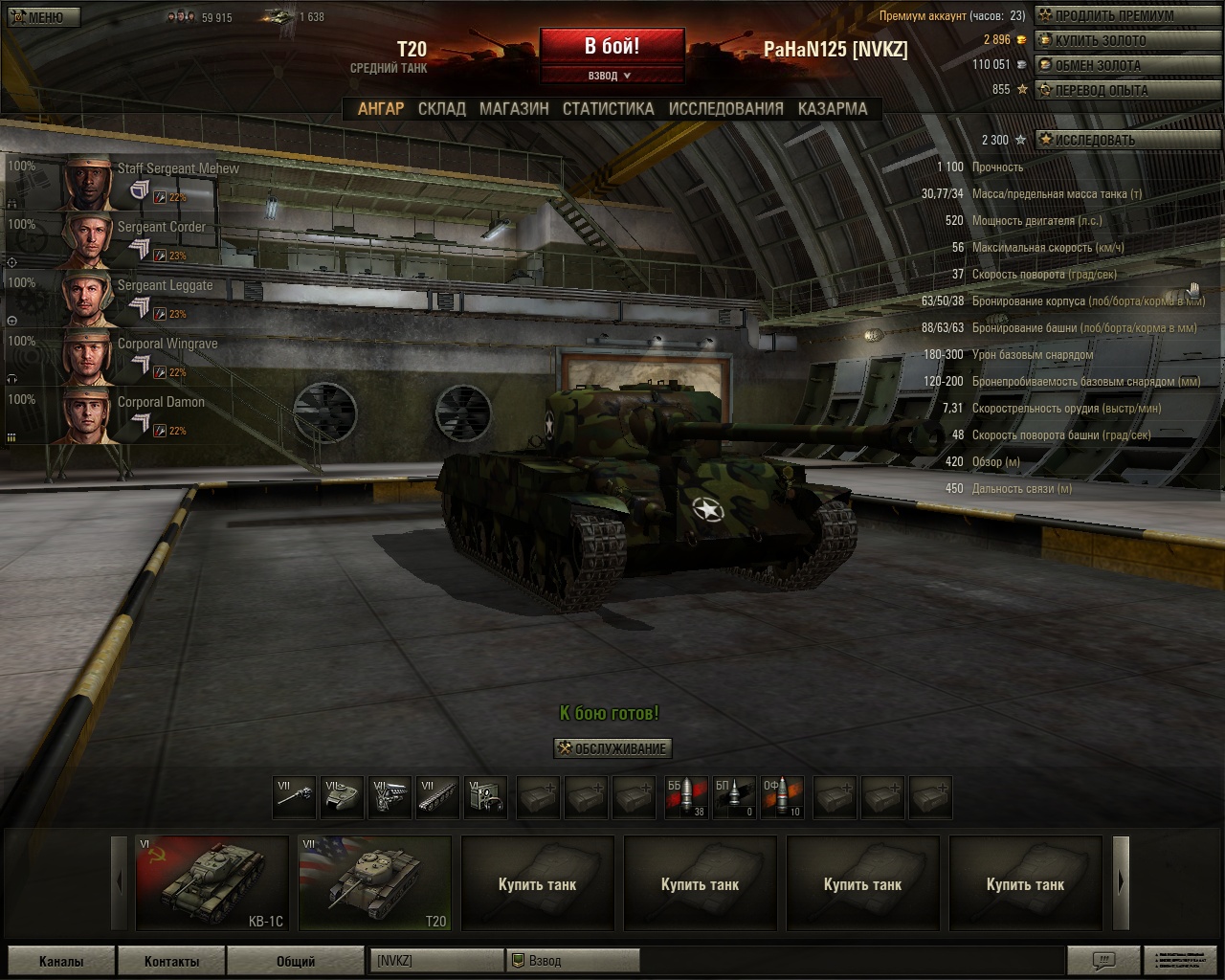Show the СТАТИСТИКА tab
The image size is (1225, 980).
(608, 109)
